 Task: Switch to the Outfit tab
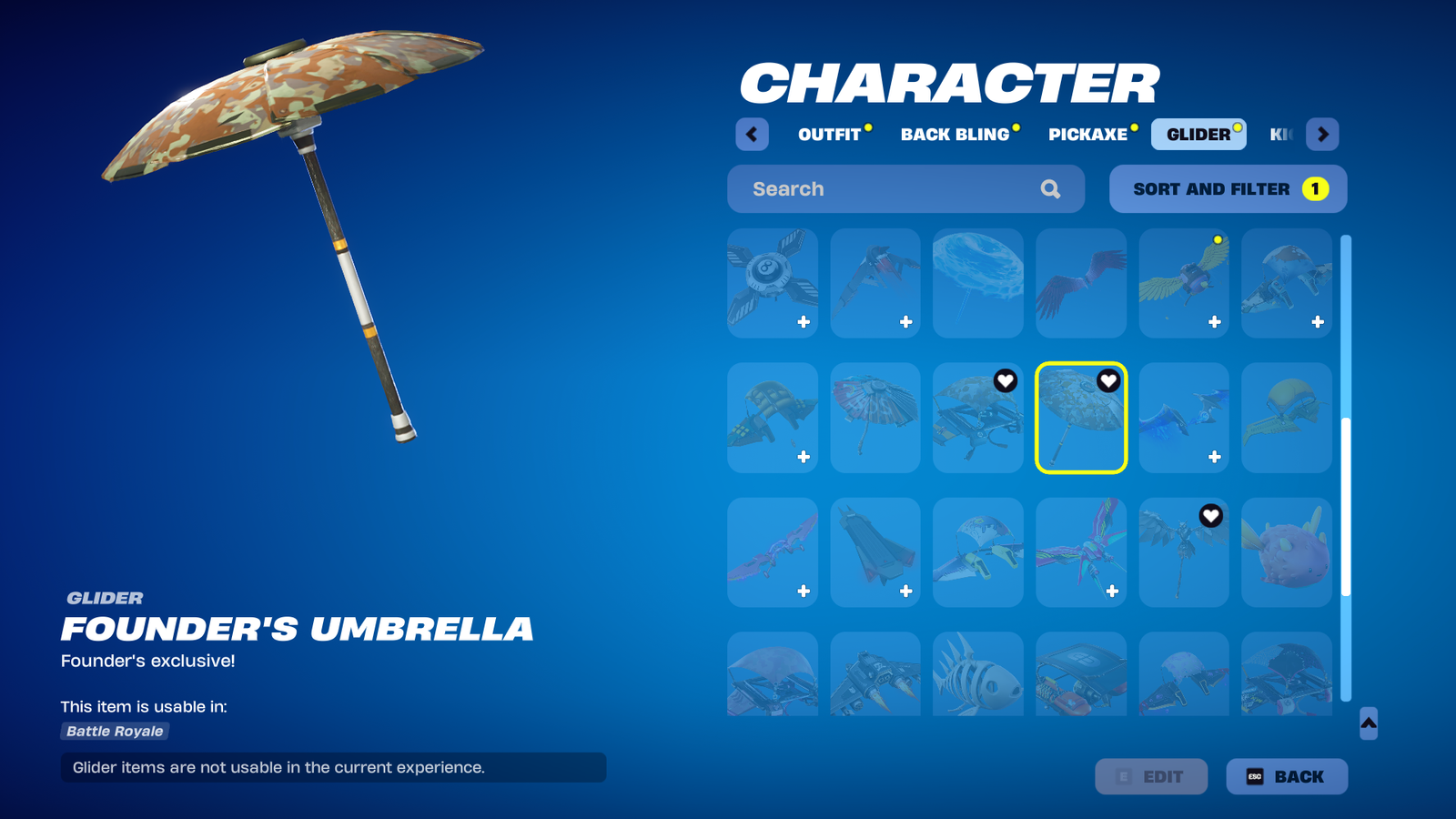pos(829,135)
